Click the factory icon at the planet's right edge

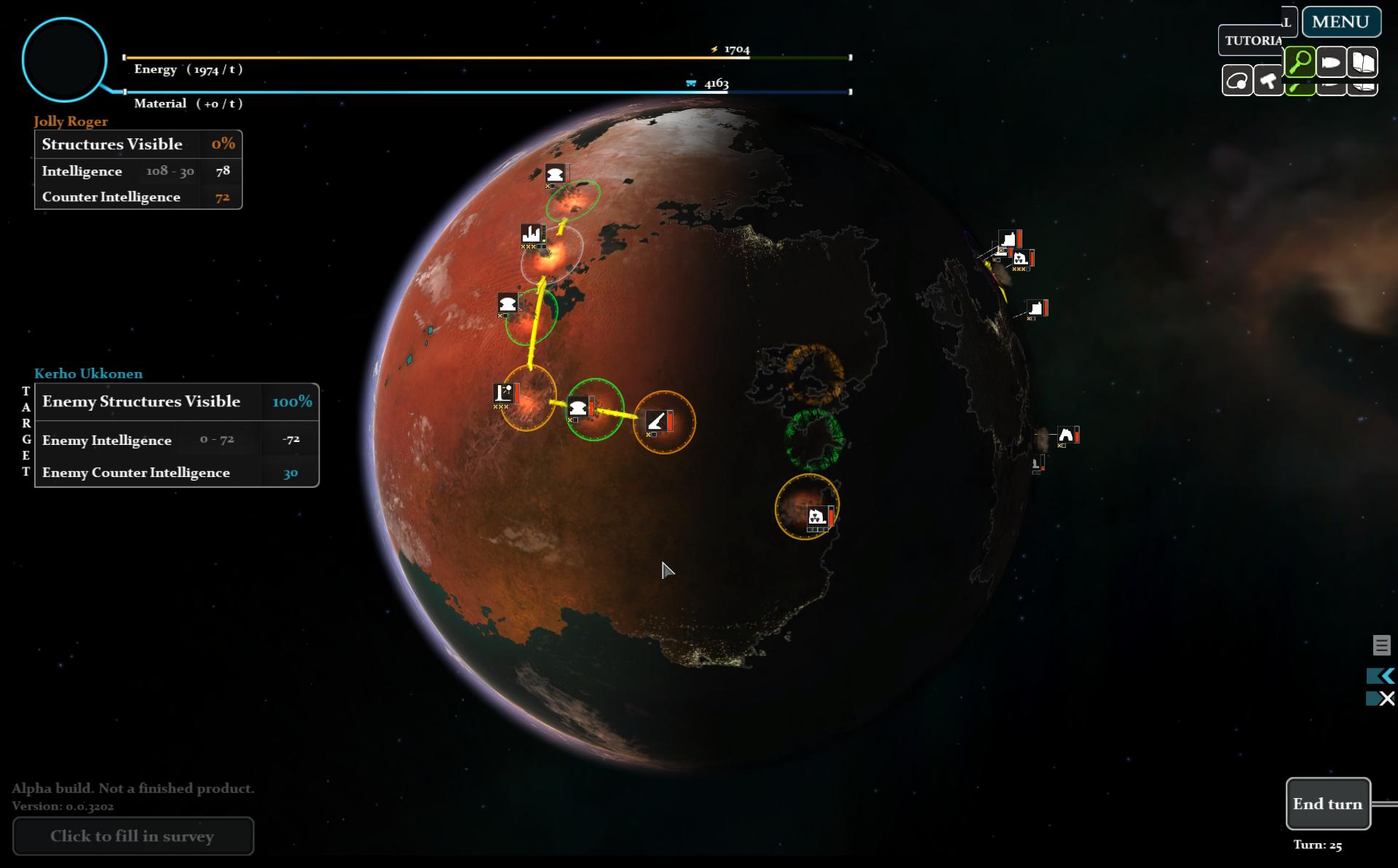(1008, 238)
